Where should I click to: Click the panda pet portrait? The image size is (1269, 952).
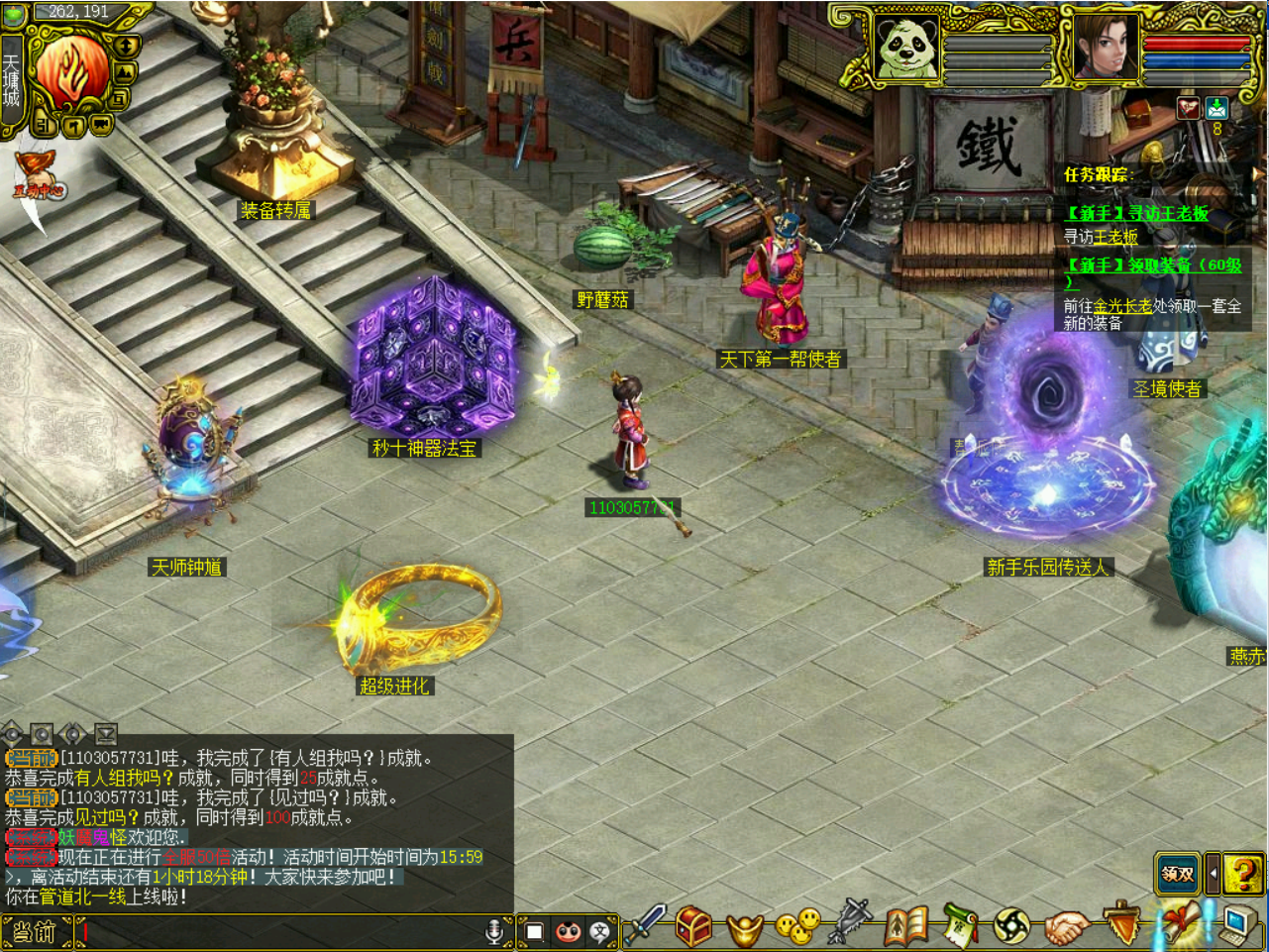pos(906,47)
